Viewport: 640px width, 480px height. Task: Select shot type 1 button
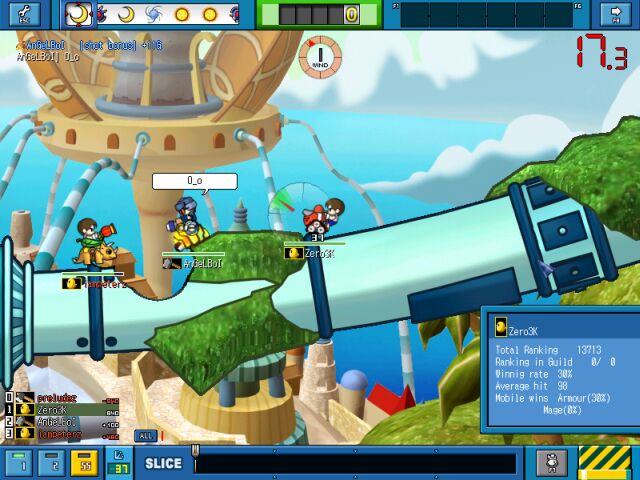[19, 463]
